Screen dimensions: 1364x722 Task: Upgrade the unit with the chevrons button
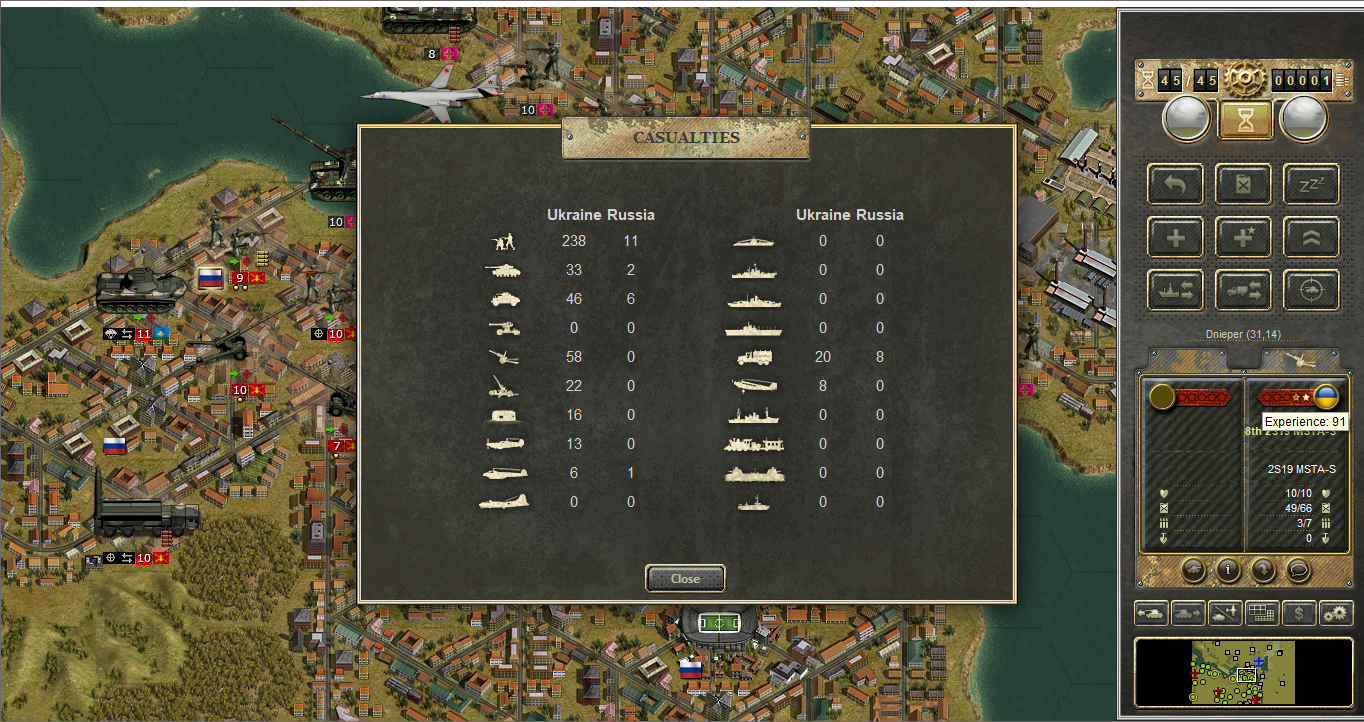click(1311, 237)
